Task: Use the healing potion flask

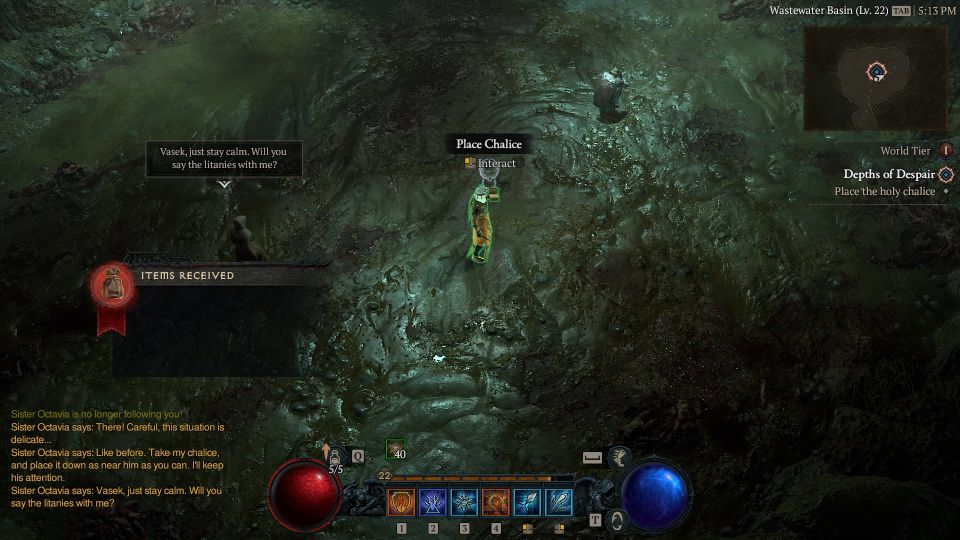Action: pos(336,456)
